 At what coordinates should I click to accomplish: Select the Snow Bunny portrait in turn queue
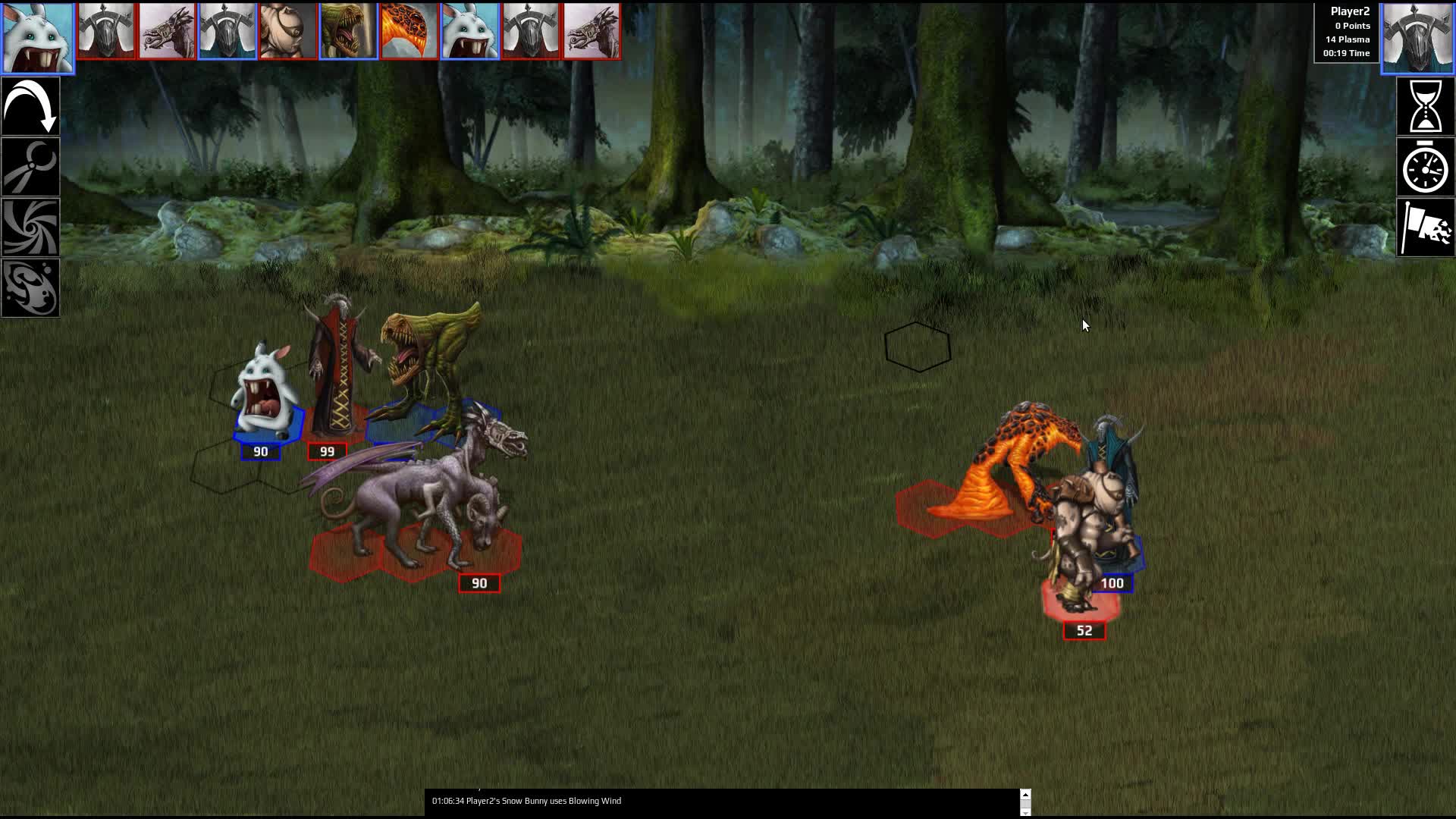[37, 34]
